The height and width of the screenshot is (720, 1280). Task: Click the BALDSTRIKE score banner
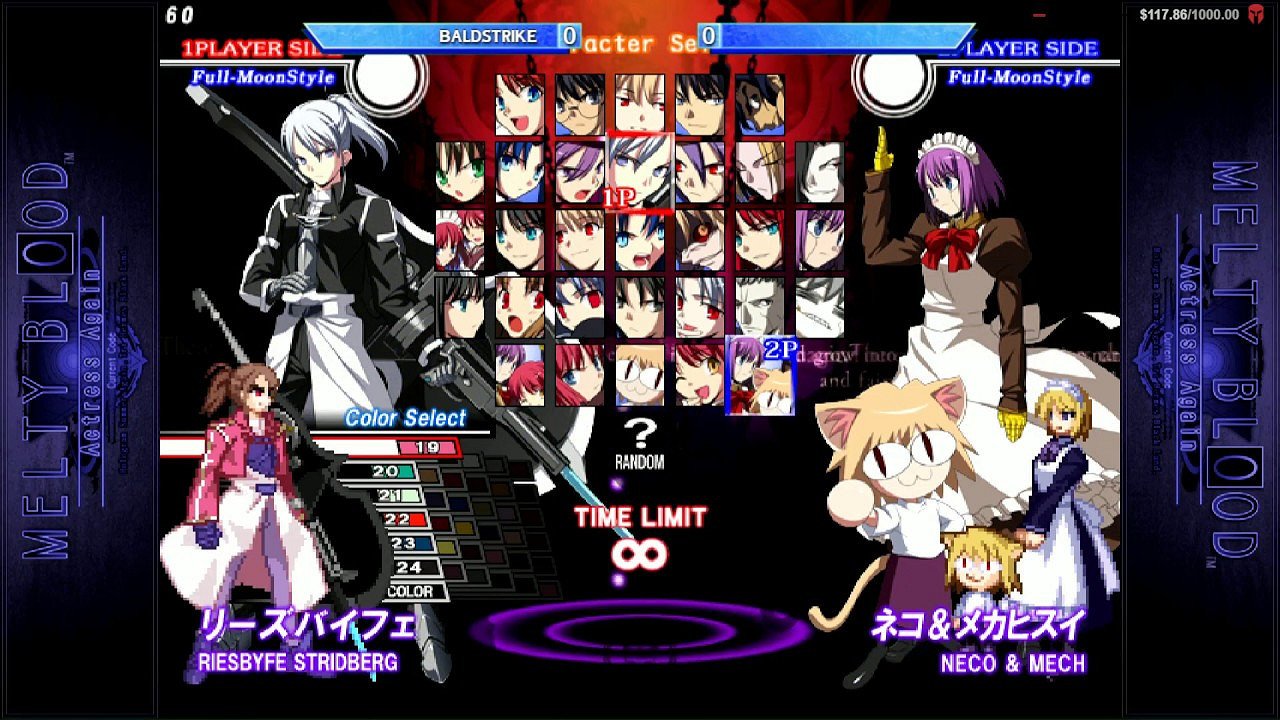coord(487,35)
